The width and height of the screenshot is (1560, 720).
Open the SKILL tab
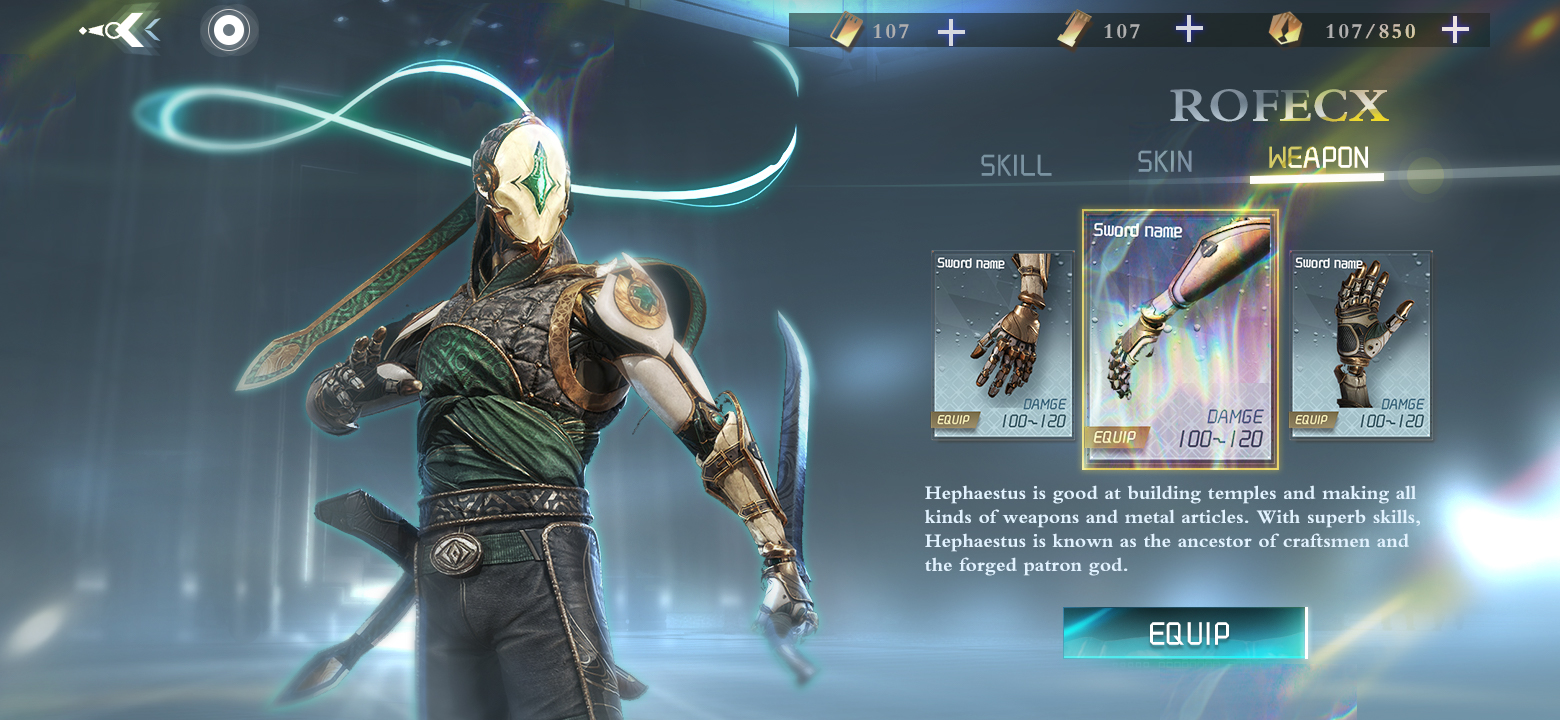[1015, 165]
